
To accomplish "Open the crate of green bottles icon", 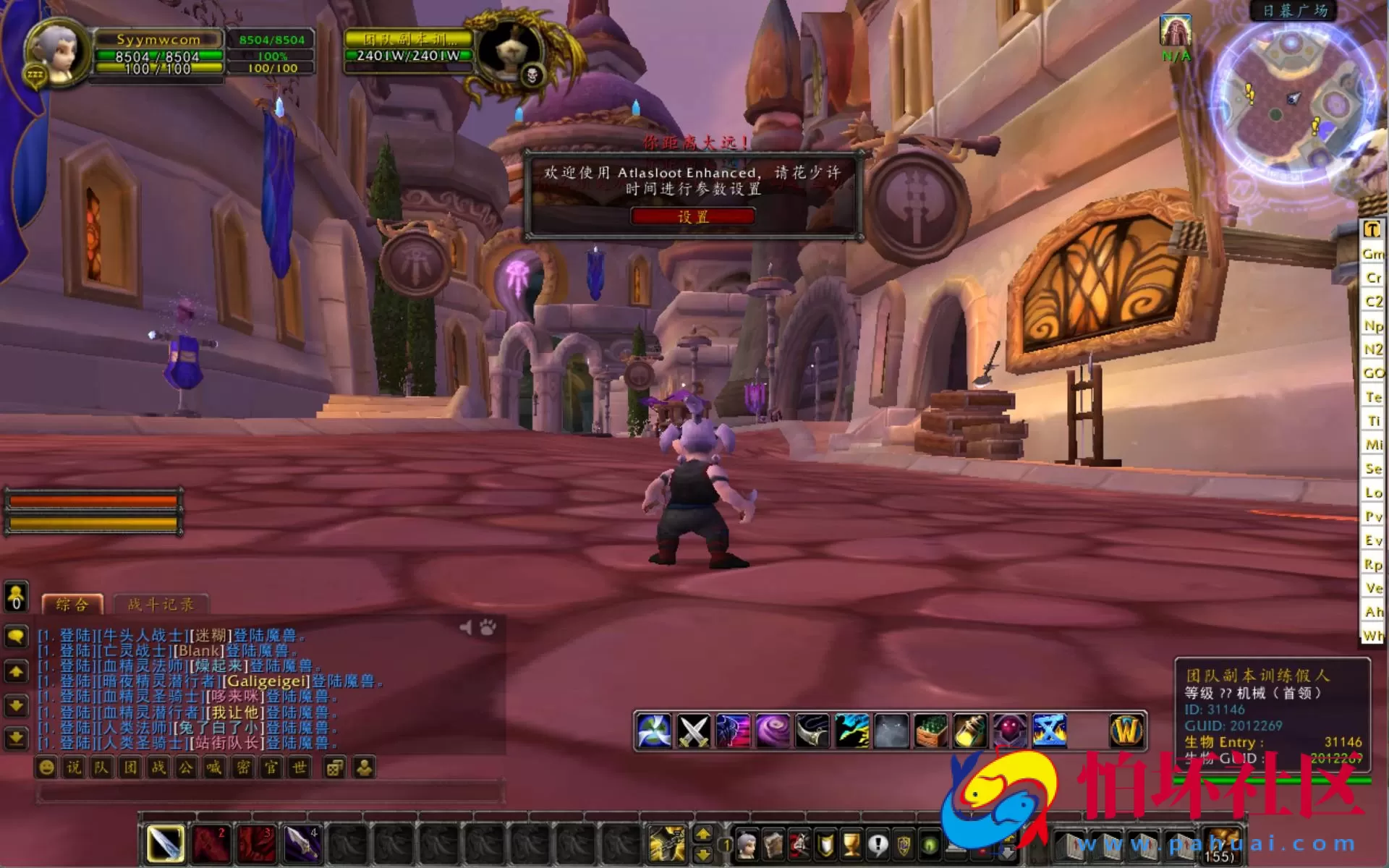I will point(931,731).
